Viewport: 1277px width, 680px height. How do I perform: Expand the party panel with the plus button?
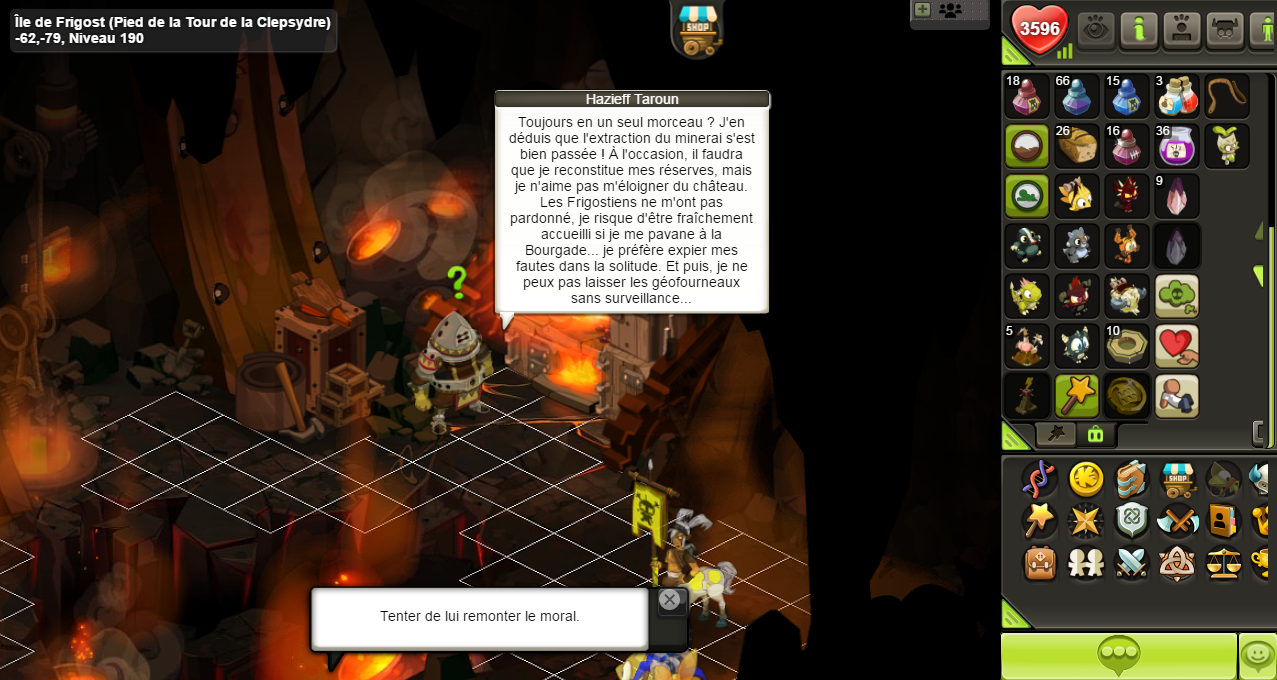pos(922,10)
